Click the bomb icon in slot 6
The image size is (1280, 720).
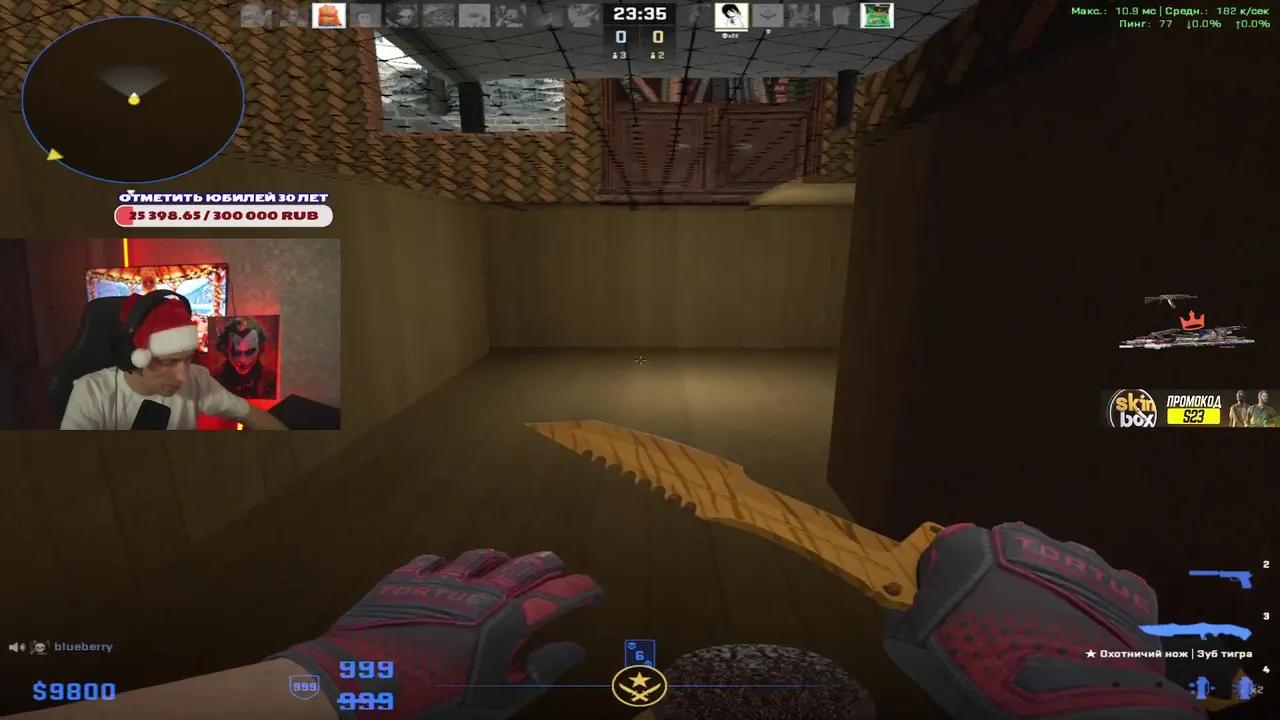click(640, 650)
